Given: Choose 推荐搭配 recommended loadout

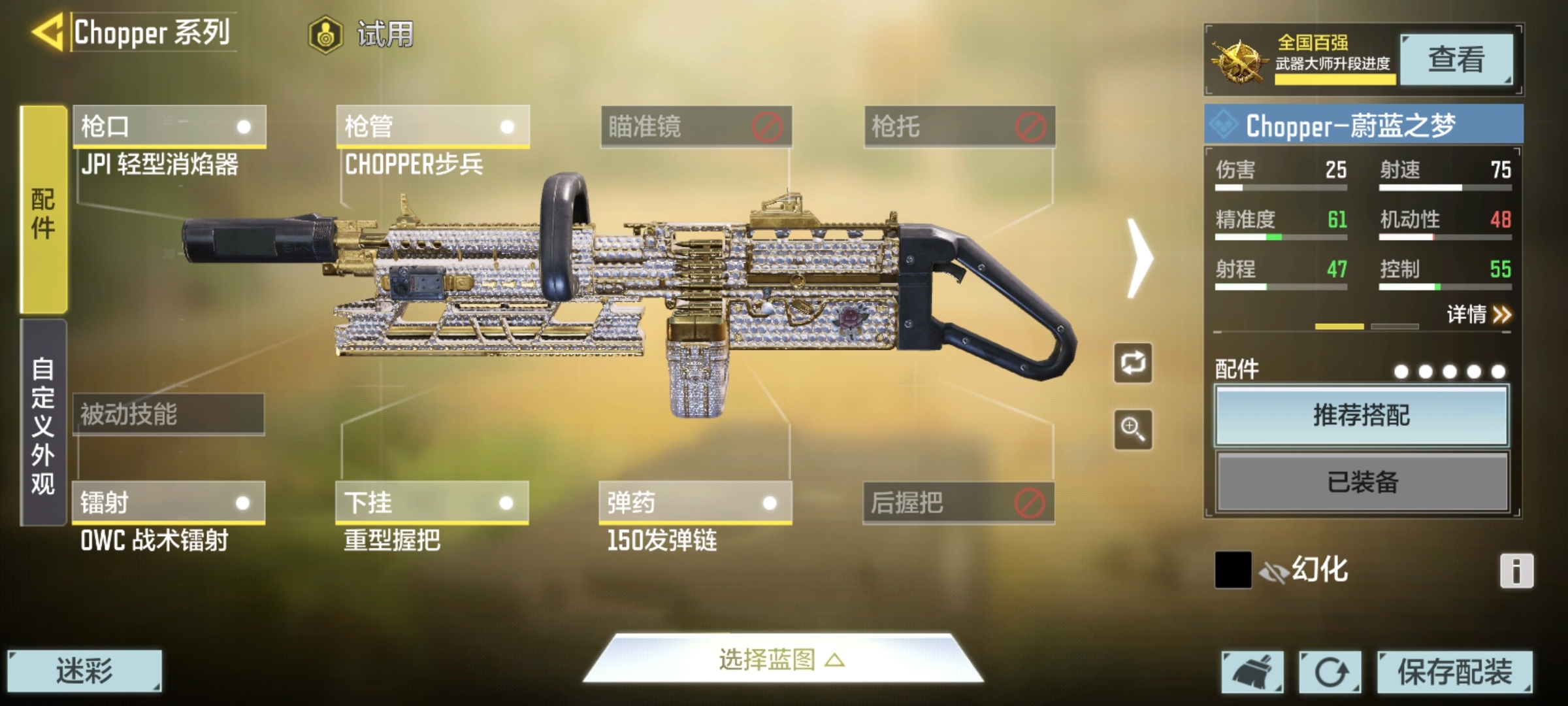Looking at the screenshot, I should [1362, 416].
